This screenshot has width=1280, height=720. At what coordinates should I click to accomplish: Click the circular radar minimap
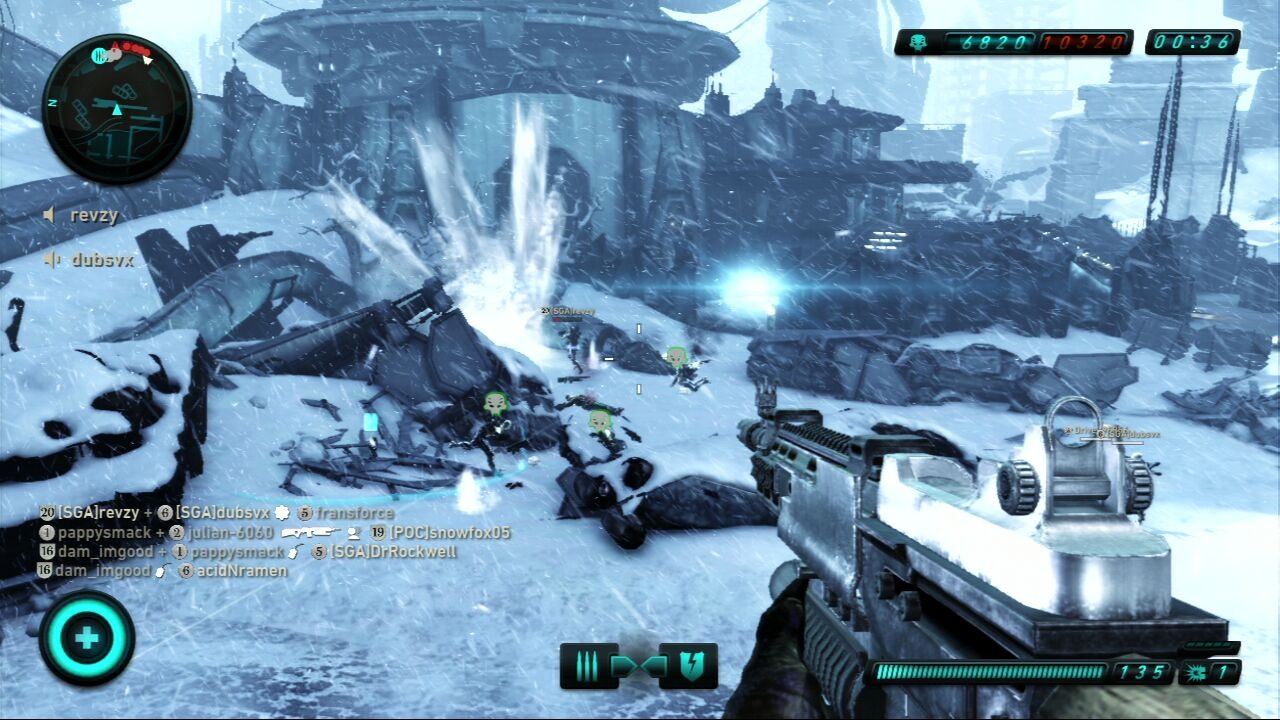tap(117, 108)
